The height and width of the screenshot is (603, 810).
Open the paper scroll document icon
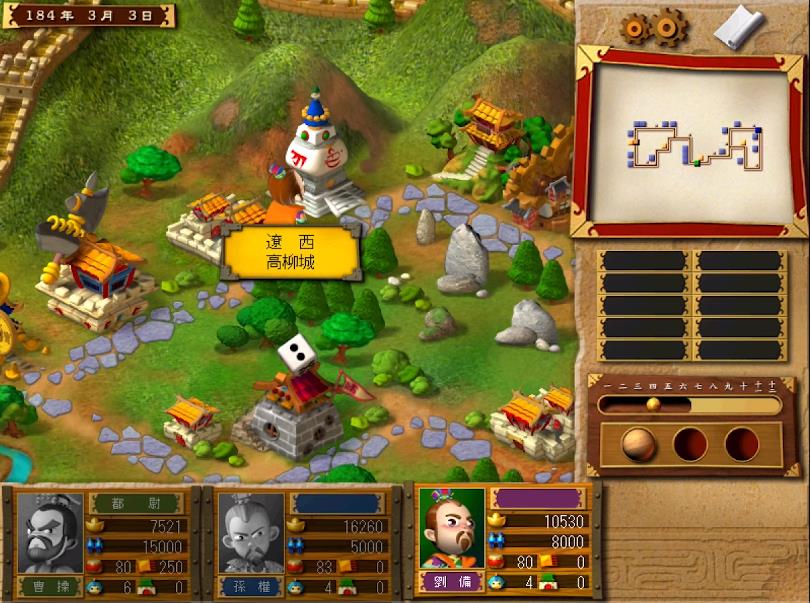click(737, 27)
